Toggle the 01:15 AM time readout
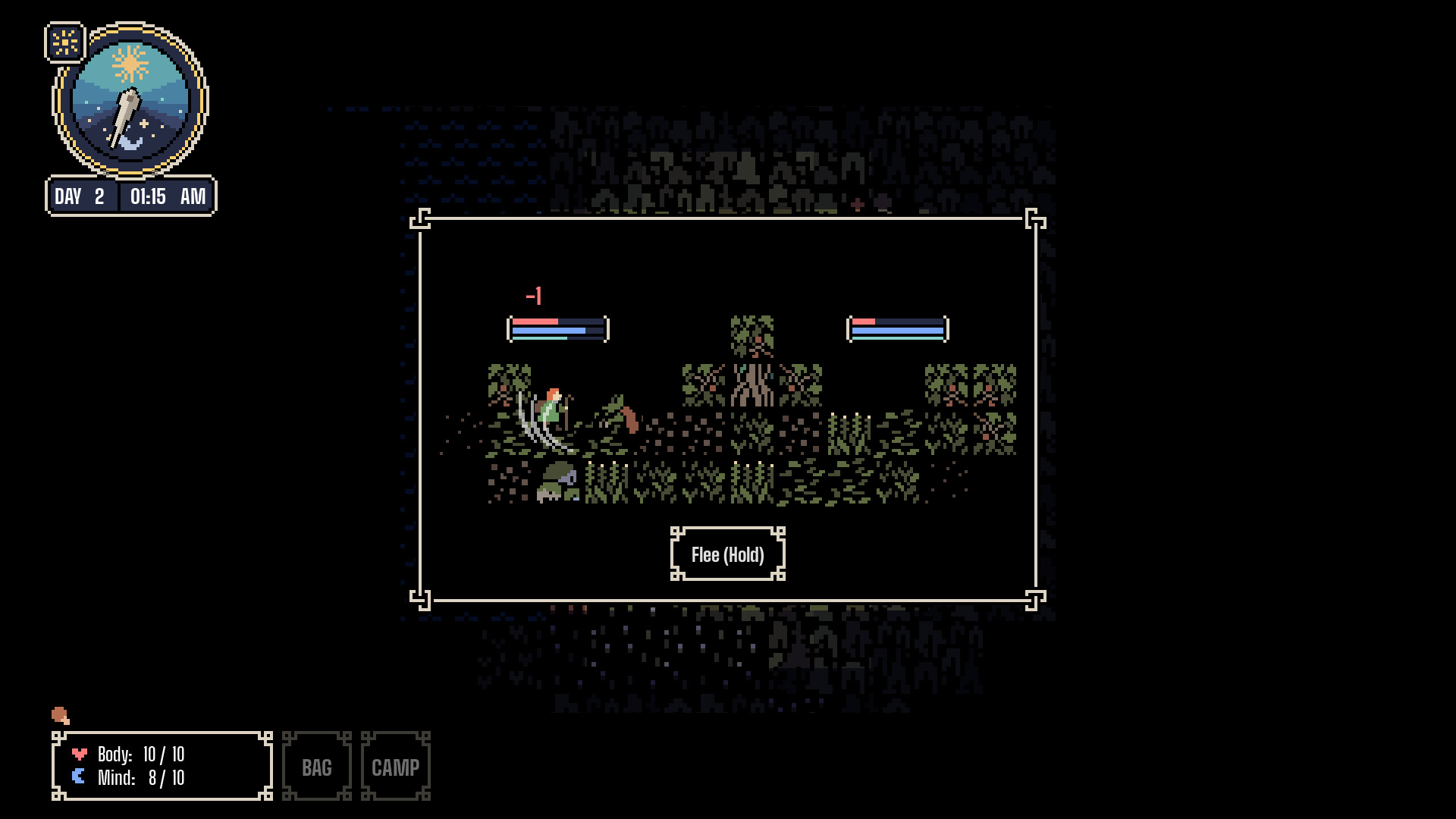 (x=166, y=196)
